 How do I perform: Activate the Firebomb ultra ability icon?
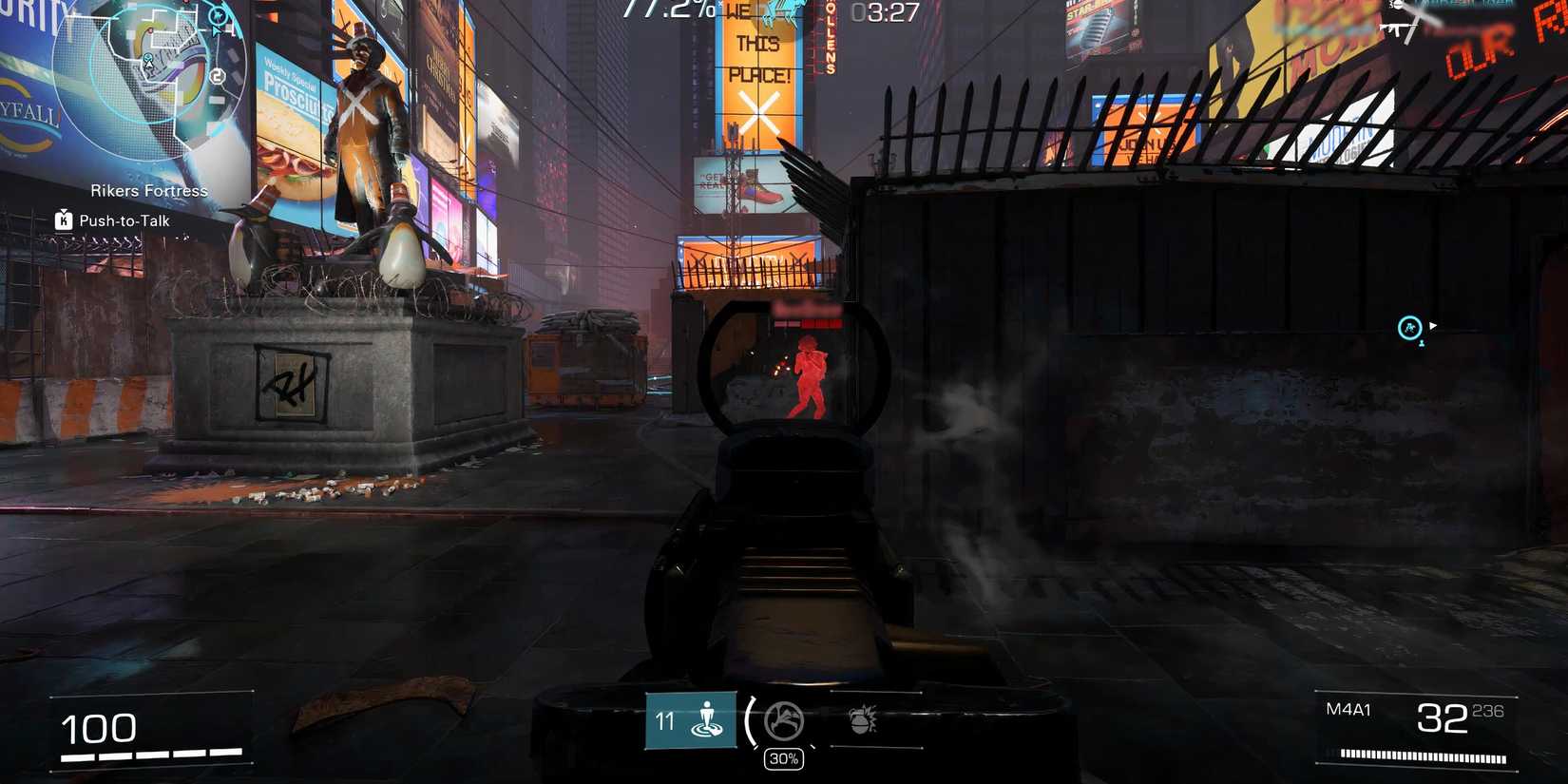pos(783,722)
